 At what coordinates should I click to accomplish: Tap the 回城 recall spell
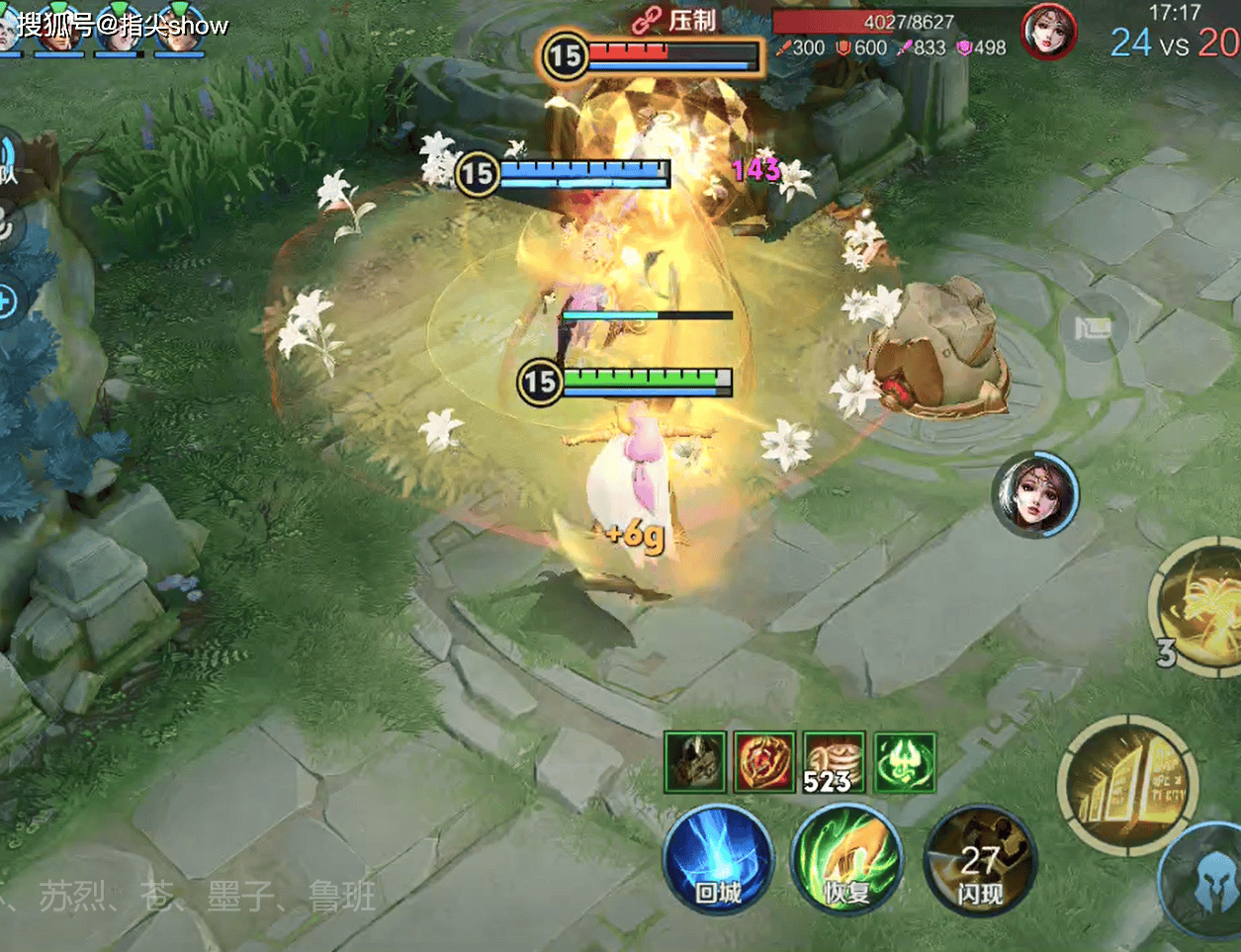(718, 859)
